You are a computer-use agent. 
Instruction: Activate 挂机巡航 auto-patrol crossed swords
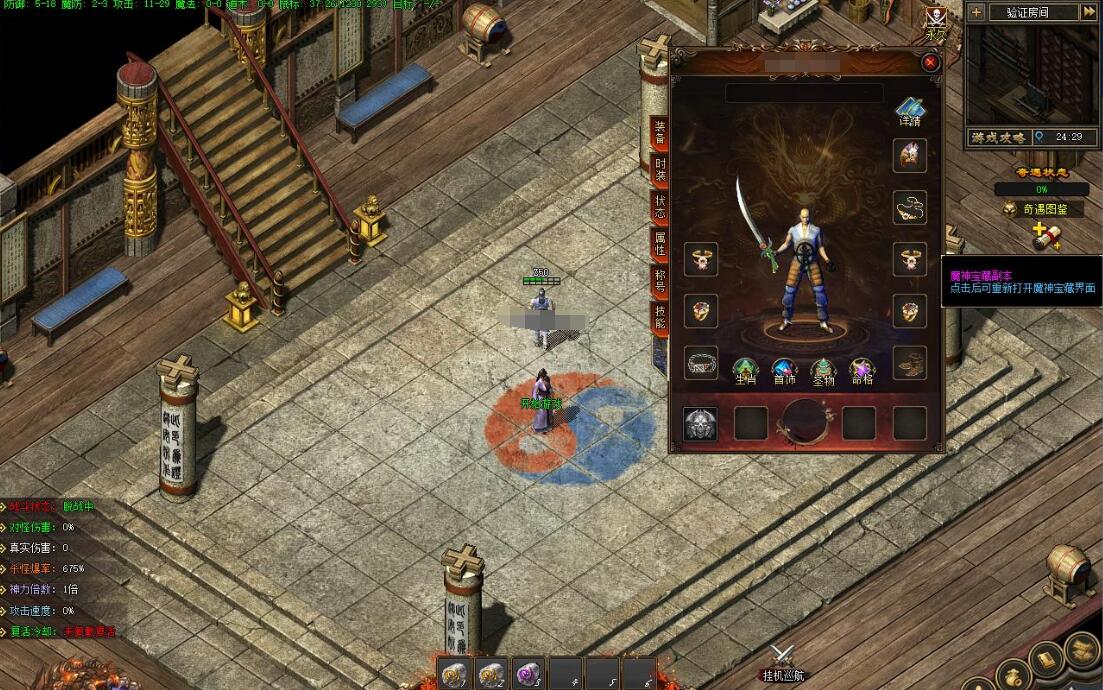tap(782, 661)
